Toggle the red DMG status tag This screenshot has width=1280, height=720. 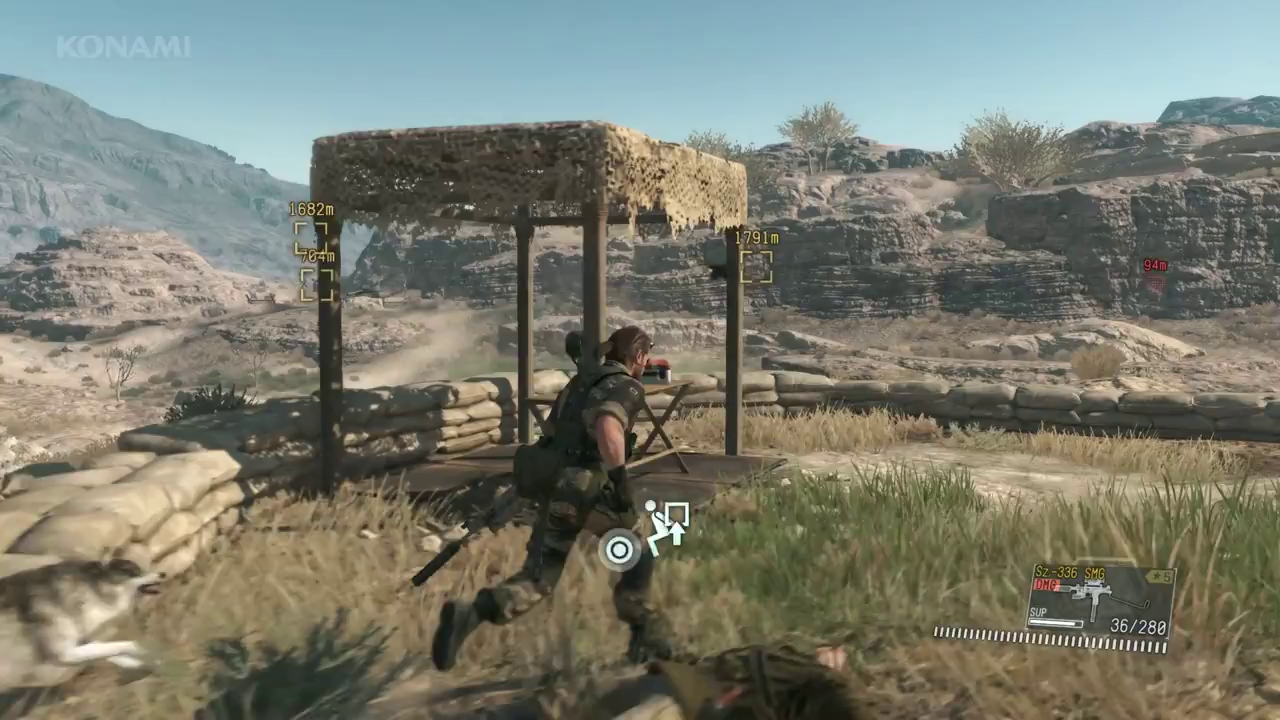(1045, 585)
